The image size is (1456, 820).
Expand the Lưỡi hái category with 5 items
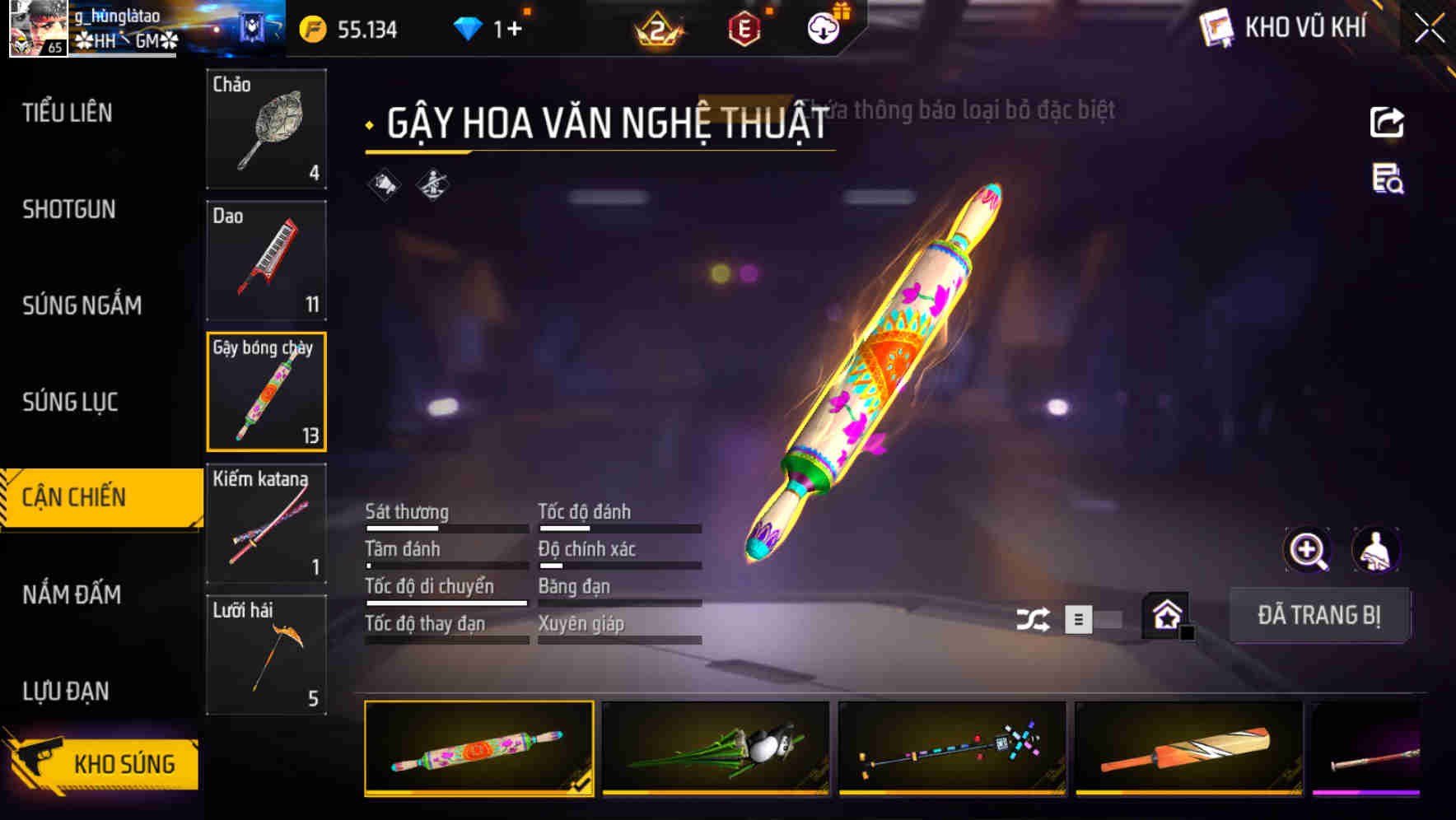tap(265, 655)
